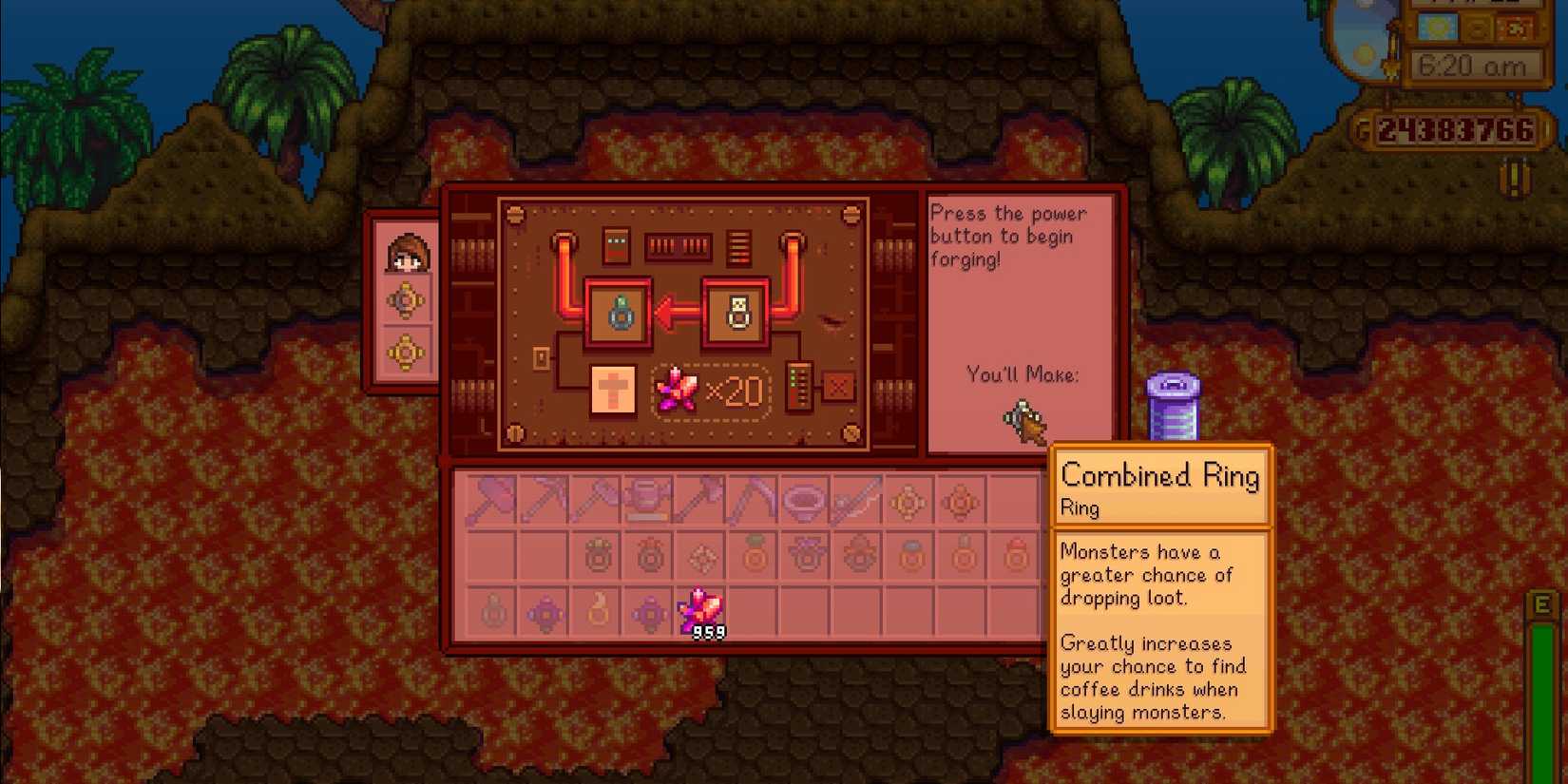Grab the fishing rod from inventory
Viewport: 1568px width, 784px height.
855,499
